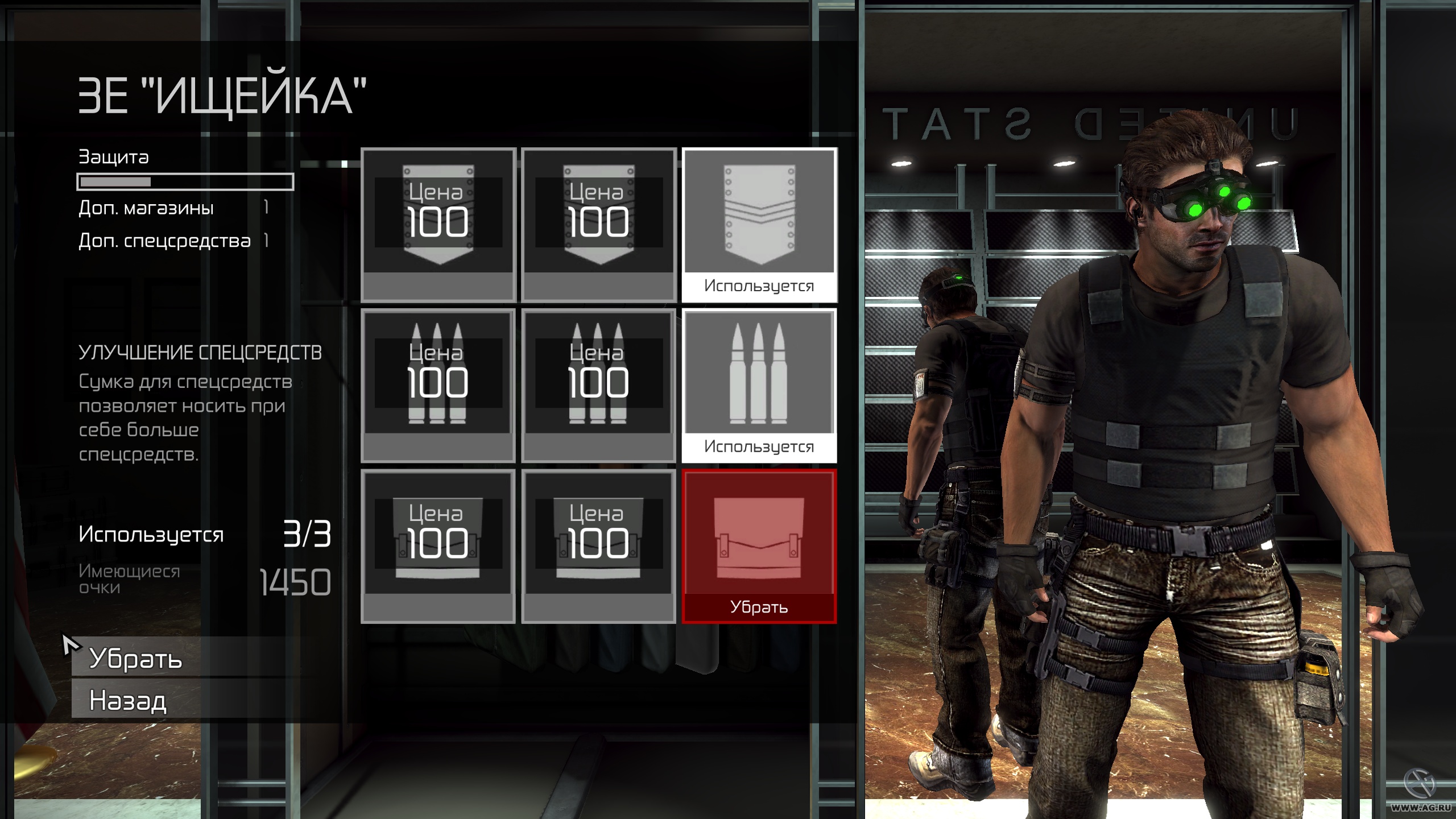
Task: Buy the first ammo upgrade costing 100
Action: (439, 381)
